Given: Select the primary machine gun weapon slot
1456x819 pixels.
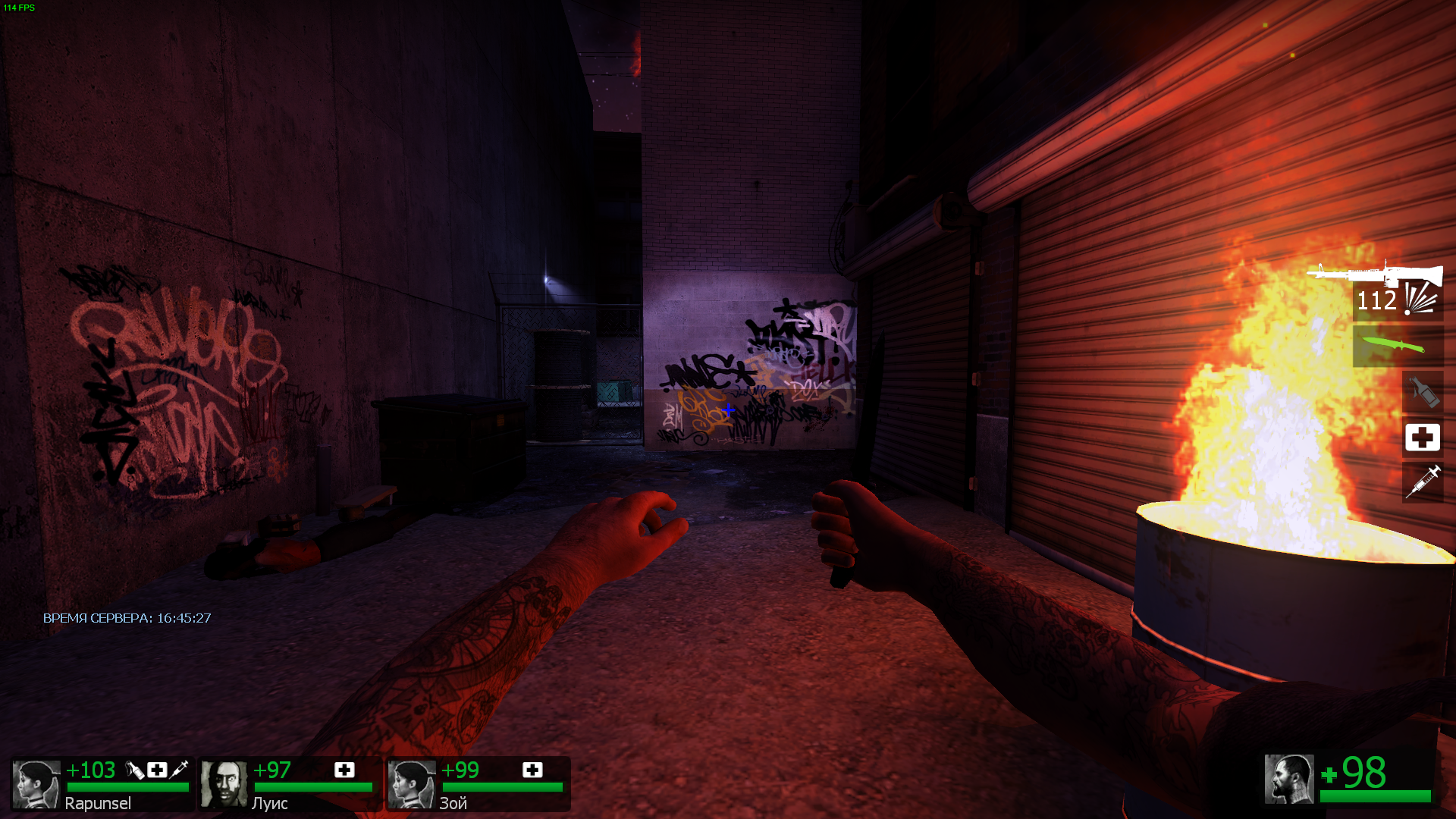Looking at the screenshot, I should coord(1374,275).
